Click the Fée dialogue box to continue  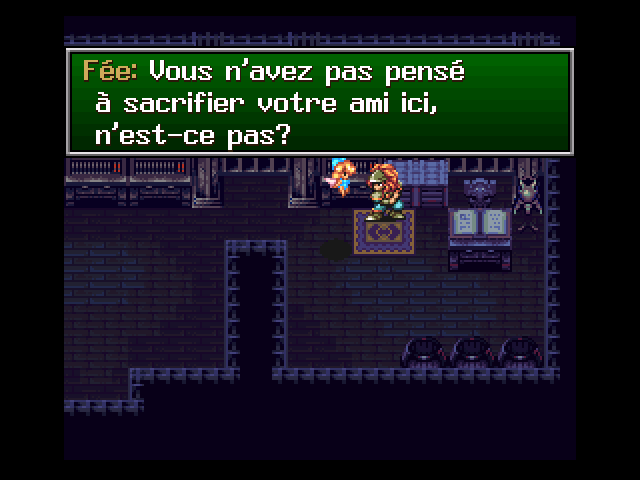coord(320,103)
